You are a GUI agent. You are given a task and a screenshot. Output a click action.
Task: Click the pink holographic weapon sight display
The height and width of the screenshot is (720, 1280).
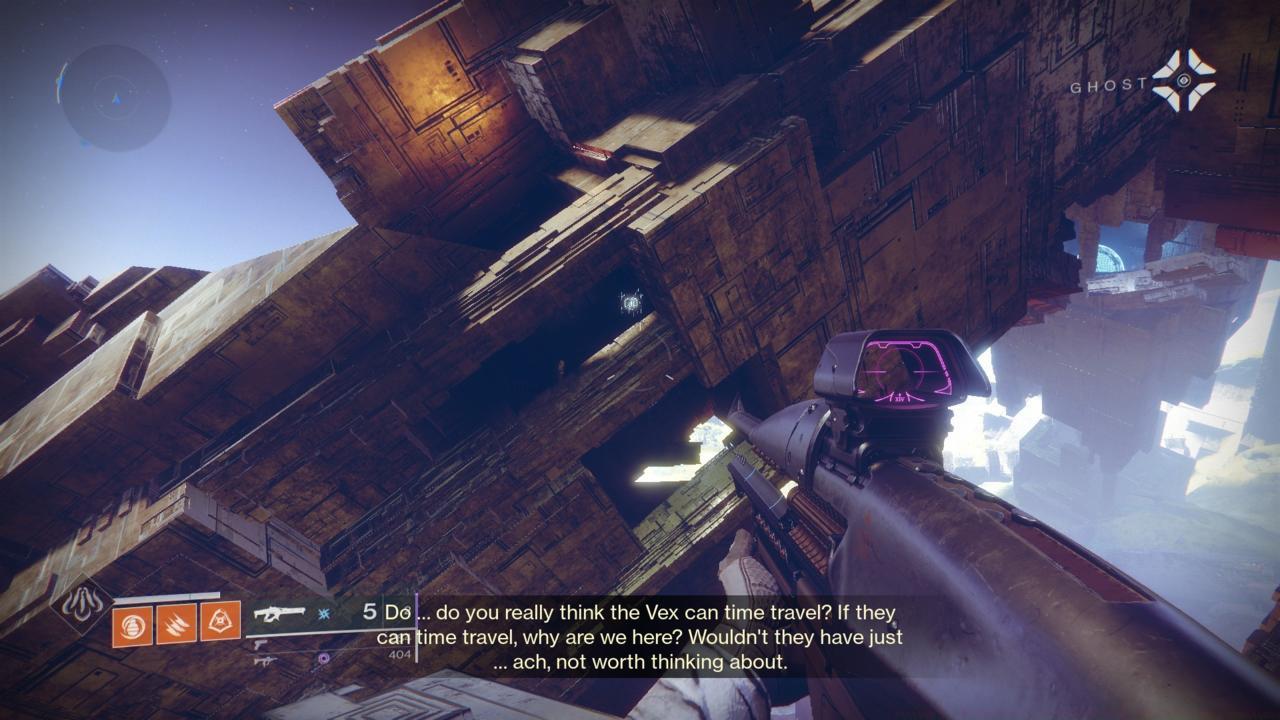tap(903, 372)
